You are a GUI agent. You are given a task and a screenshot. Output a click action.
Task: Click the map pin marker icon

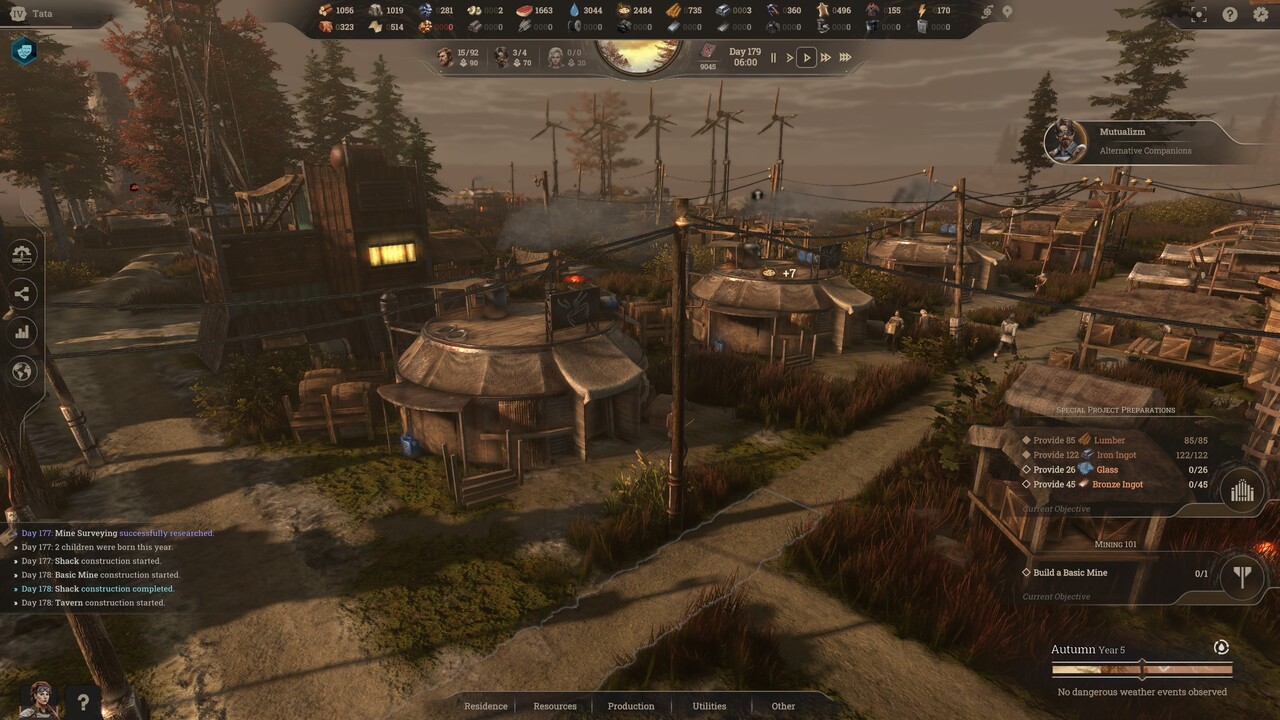1007,12
